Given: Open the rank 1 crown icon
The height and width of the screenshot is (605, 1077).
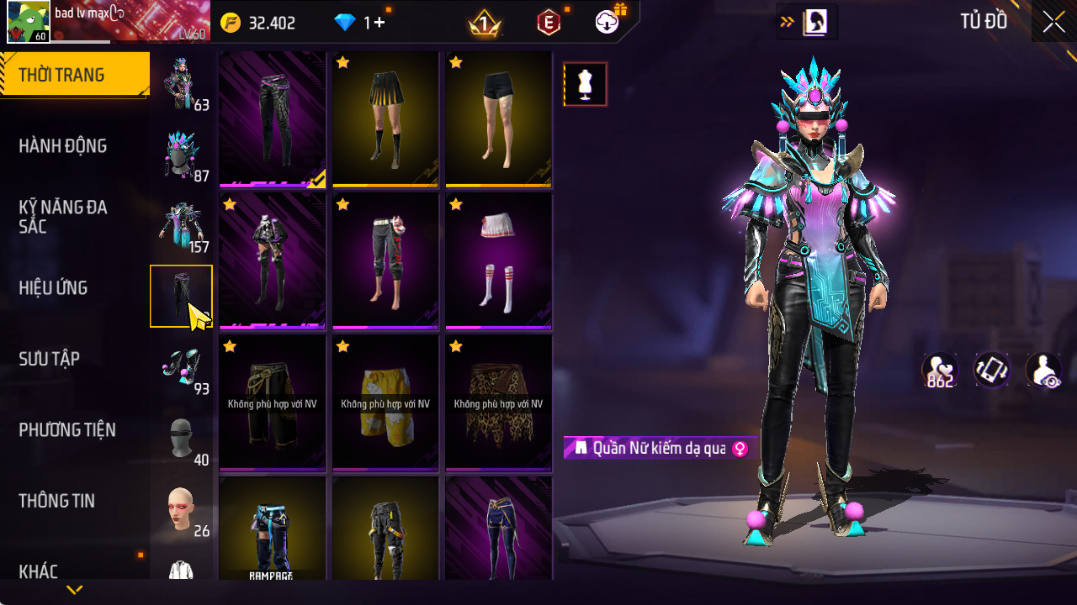Looking at the screenshot, I should coord(485,23).
